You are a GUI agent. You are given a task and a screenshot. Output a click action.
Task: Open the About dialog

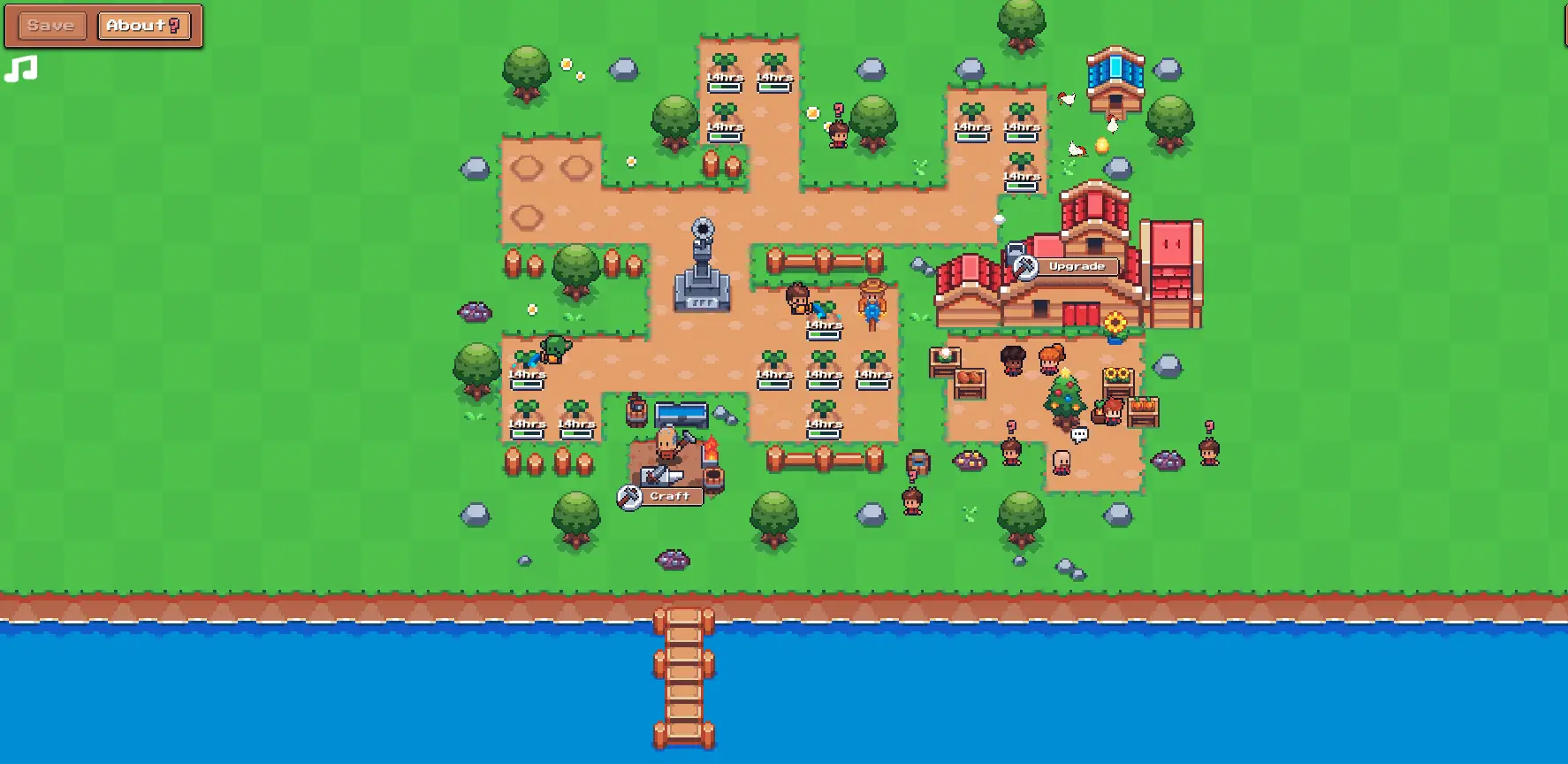(143, 25)
